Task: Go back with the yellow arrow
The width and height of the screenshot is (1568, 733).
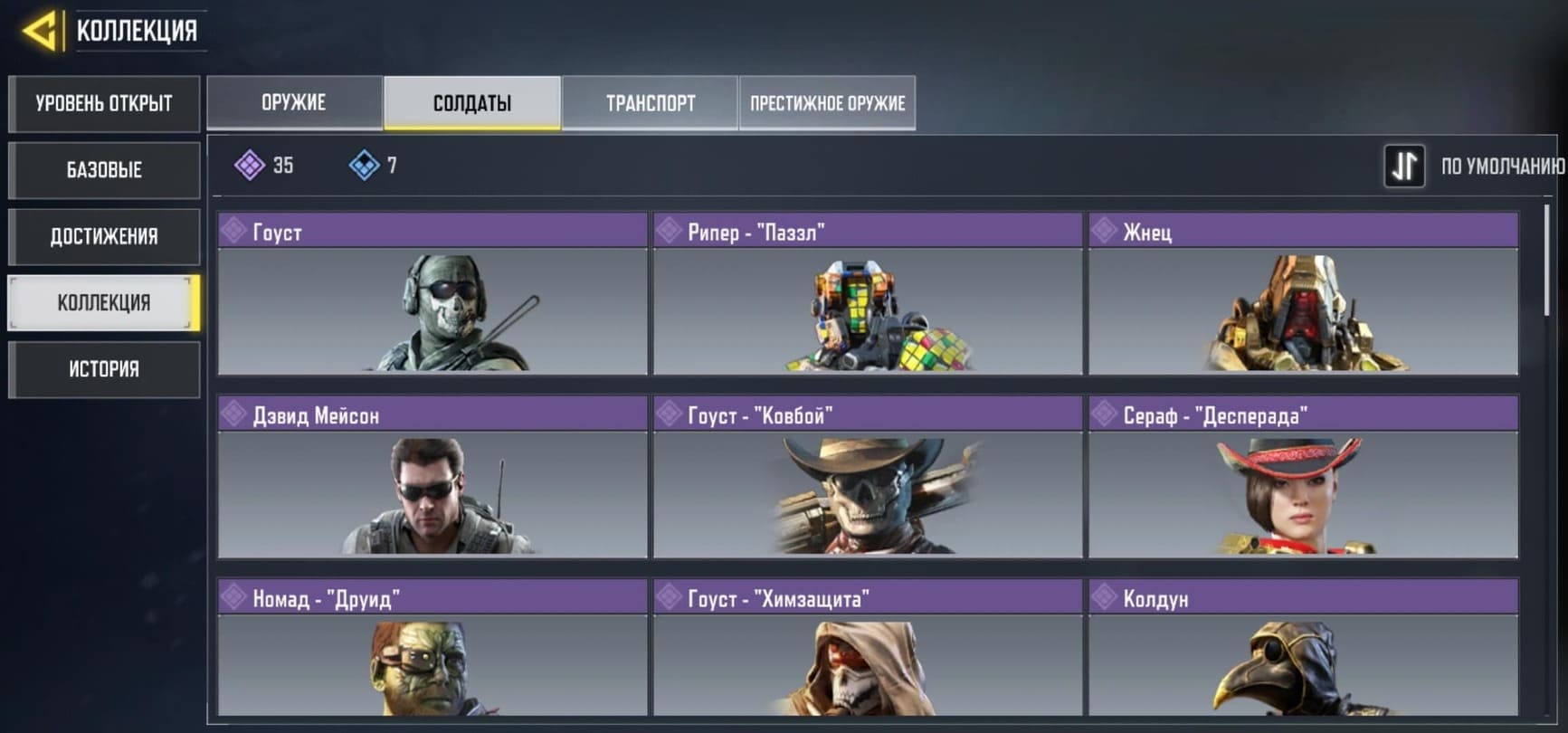Action: coord(40,31)
